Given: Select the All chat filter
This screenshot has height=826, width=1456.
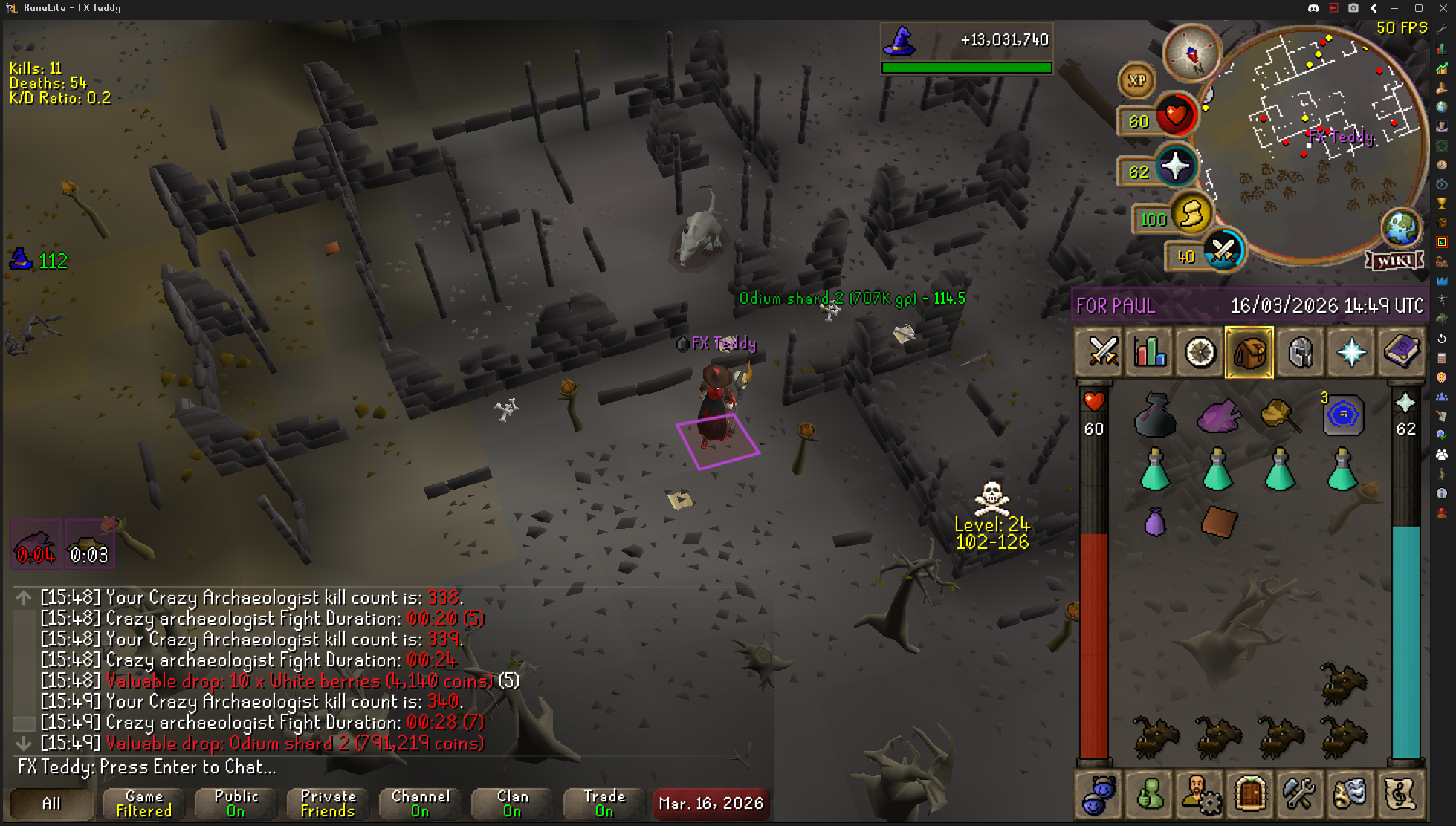Looking at the screenshot, I should (51, 804).
